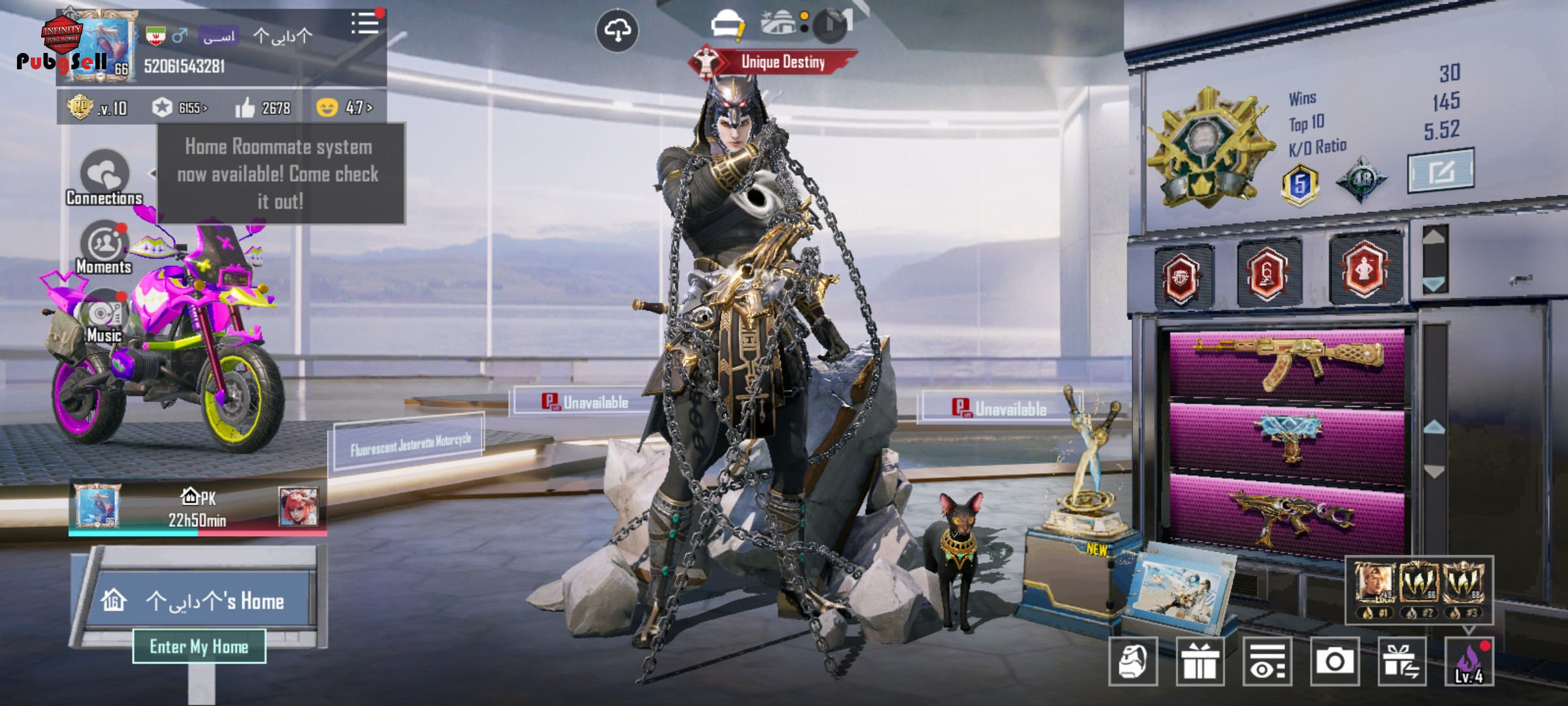Open the Connections panel
Viewport: 1568px width, 706px height.
pyautogui.click(x=105, y=176)
